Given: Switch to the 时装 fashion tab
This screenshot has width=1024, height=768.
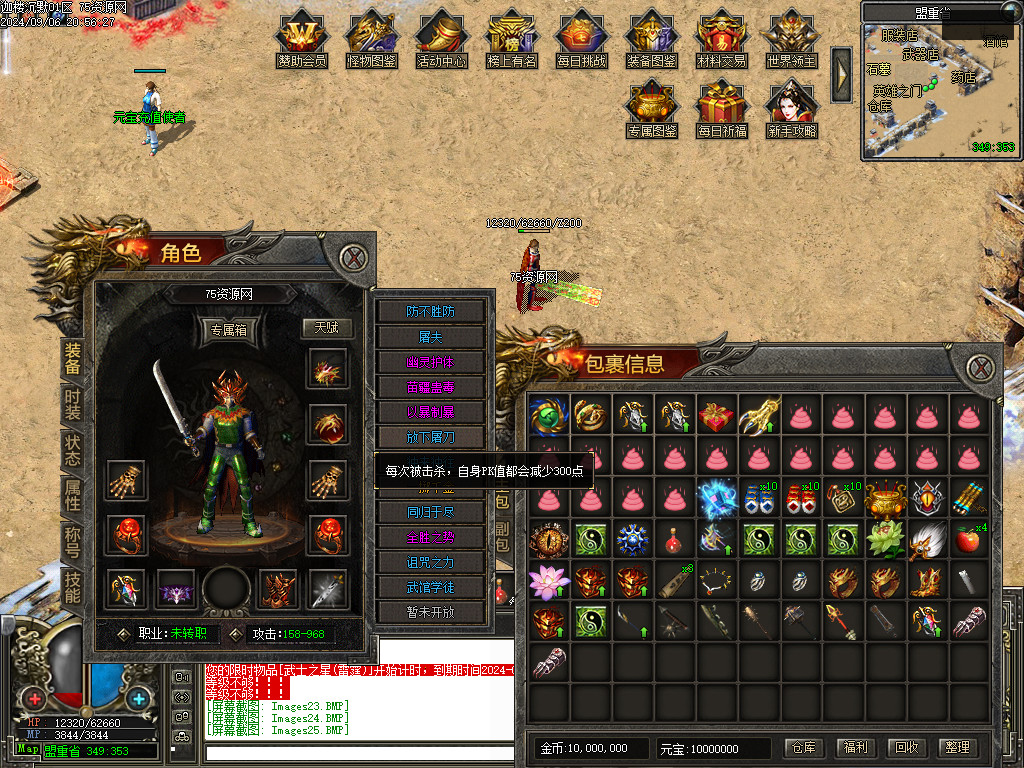Looking at the screenshot, I should (72, 403).
